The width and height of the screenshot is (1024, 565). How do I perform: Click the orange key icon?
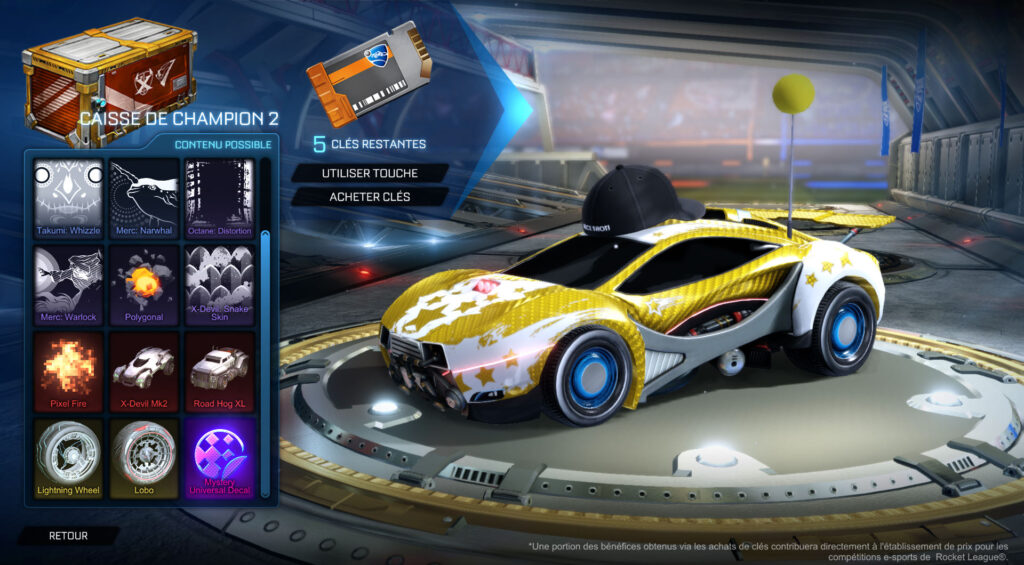click(x=369, y=75)
